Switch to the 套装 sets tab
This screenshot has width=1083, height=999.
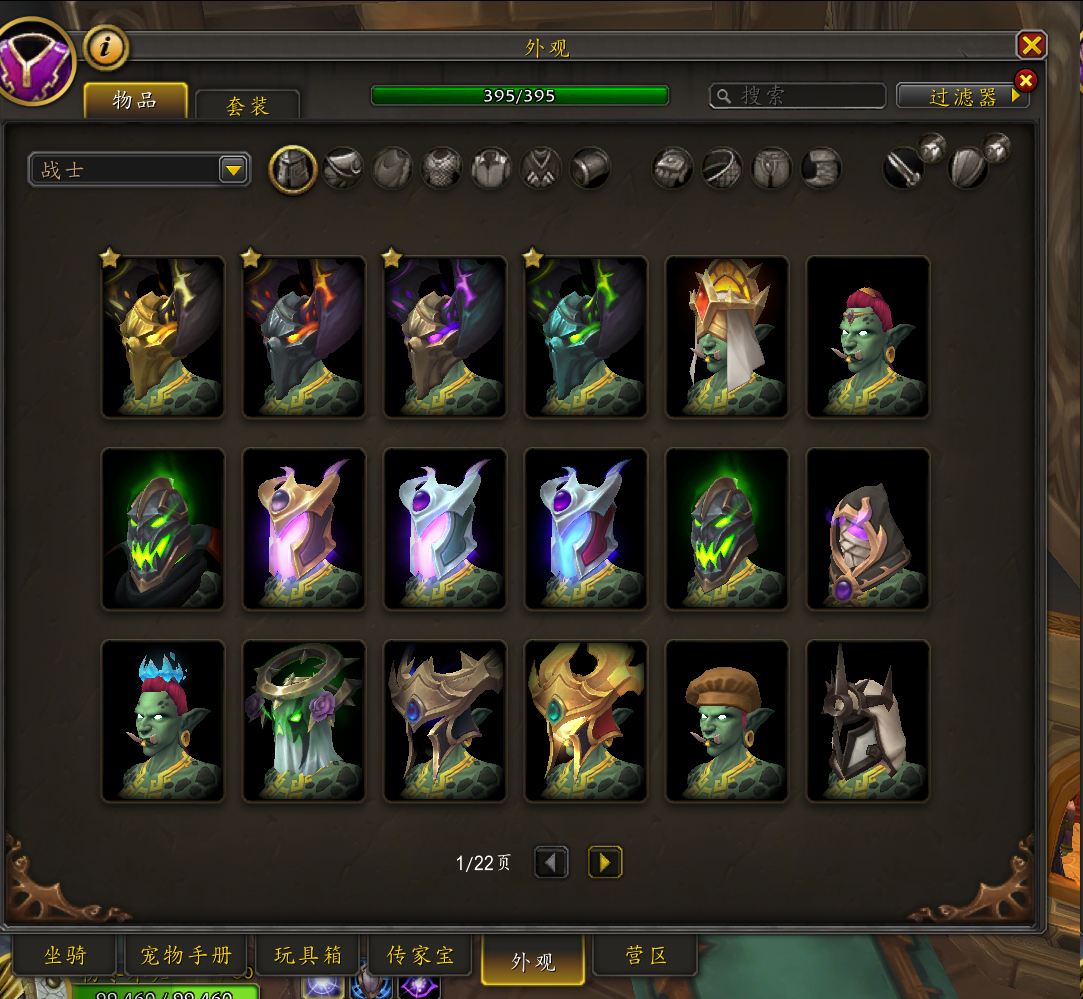247,105
